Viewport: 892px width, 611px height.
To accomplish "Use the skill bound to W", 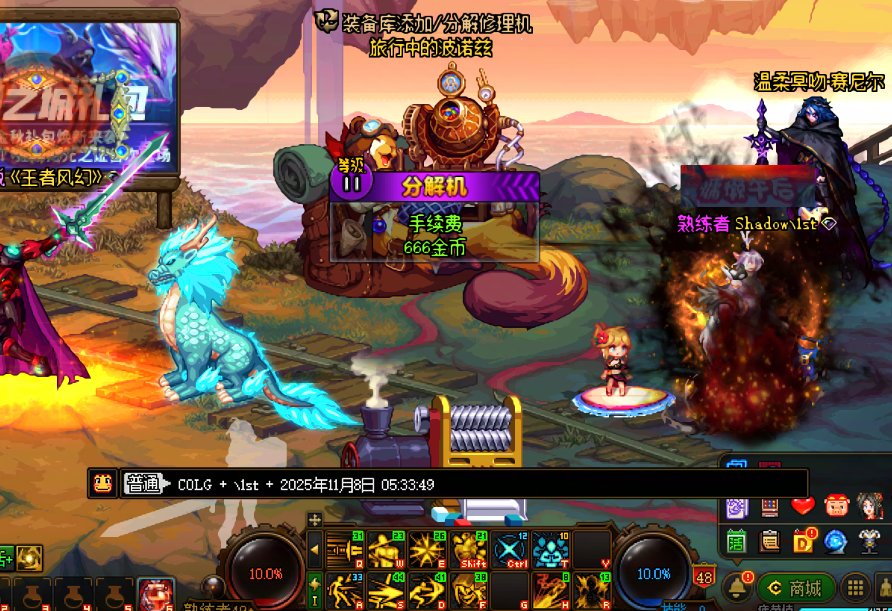I will [x=385, y=550].
